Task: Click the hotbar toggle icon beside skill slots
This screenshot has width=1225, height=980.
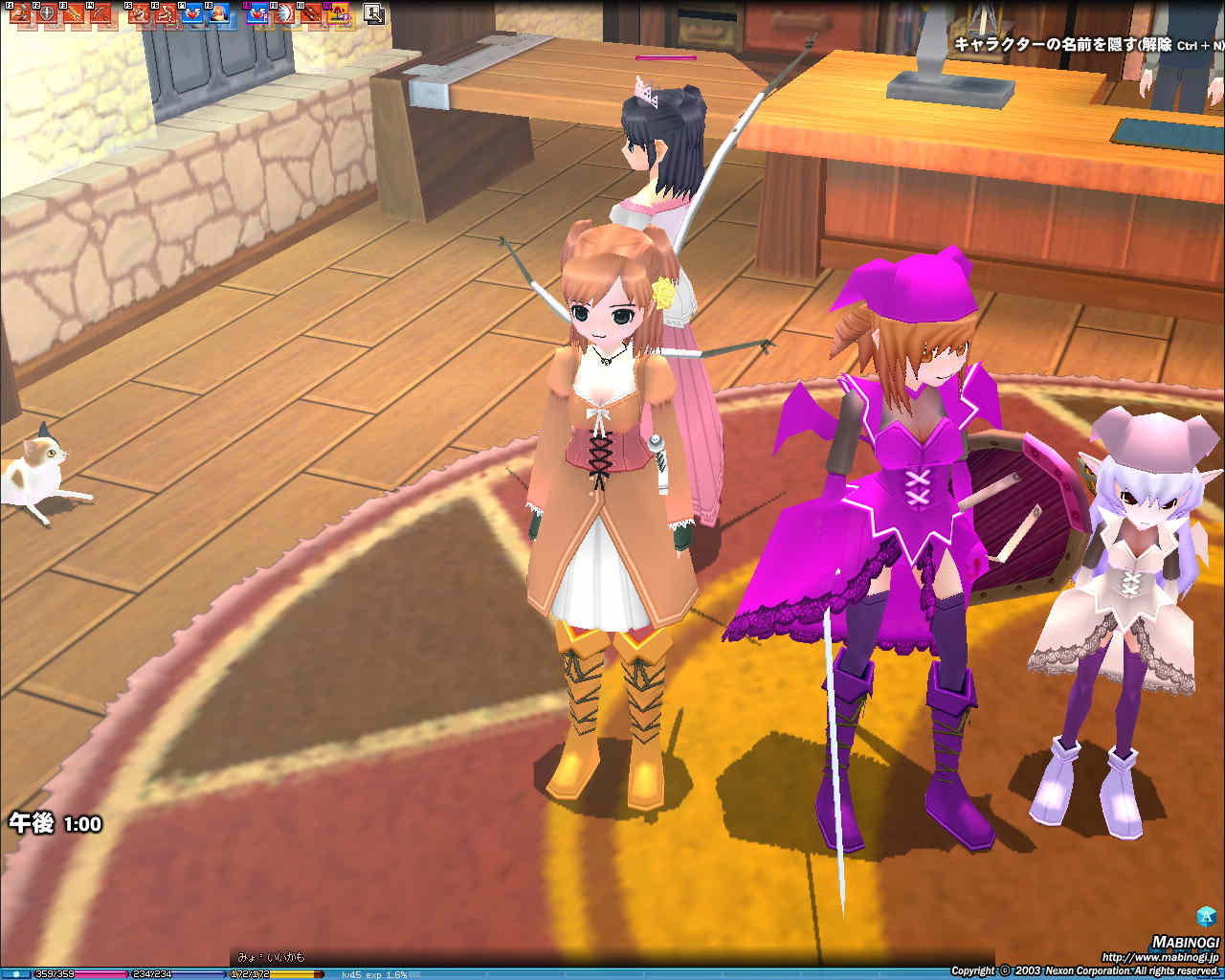Action: pos(374,13)
